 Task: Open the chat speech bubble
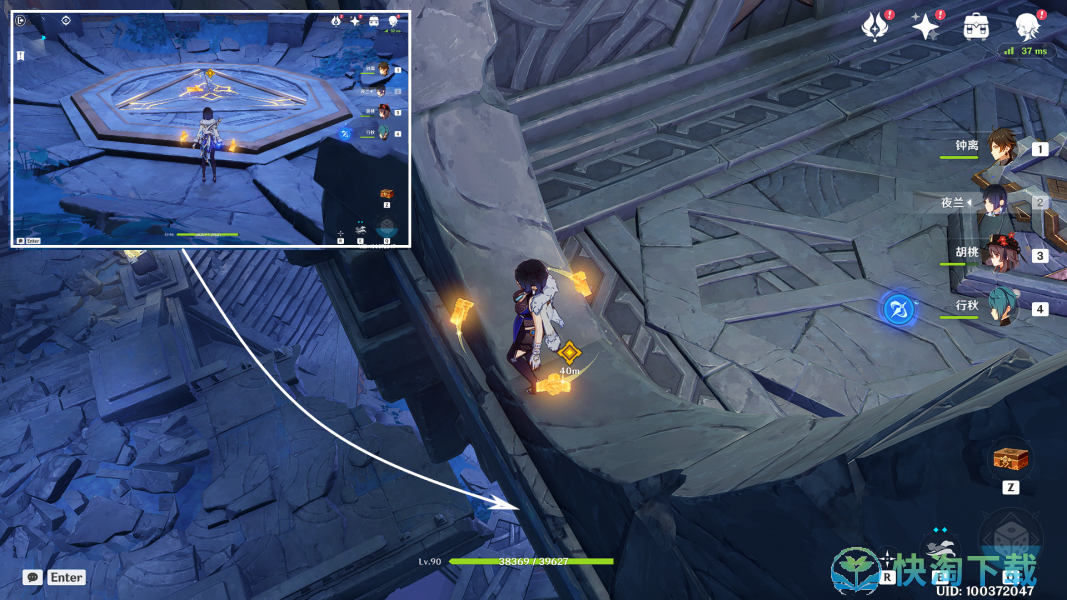(x=33, y=577)
